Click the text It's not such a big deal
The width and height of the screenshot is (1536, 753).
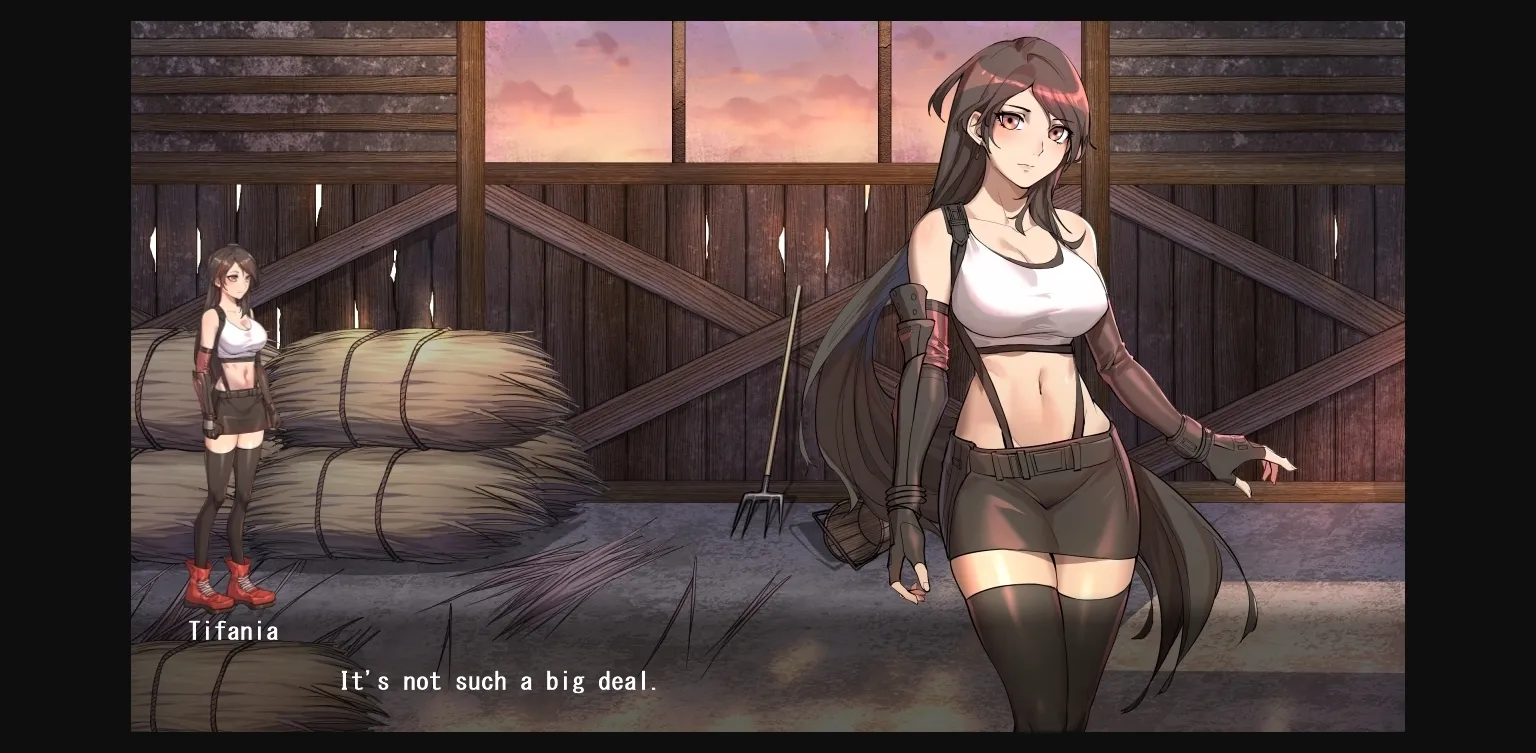[498, 681]
